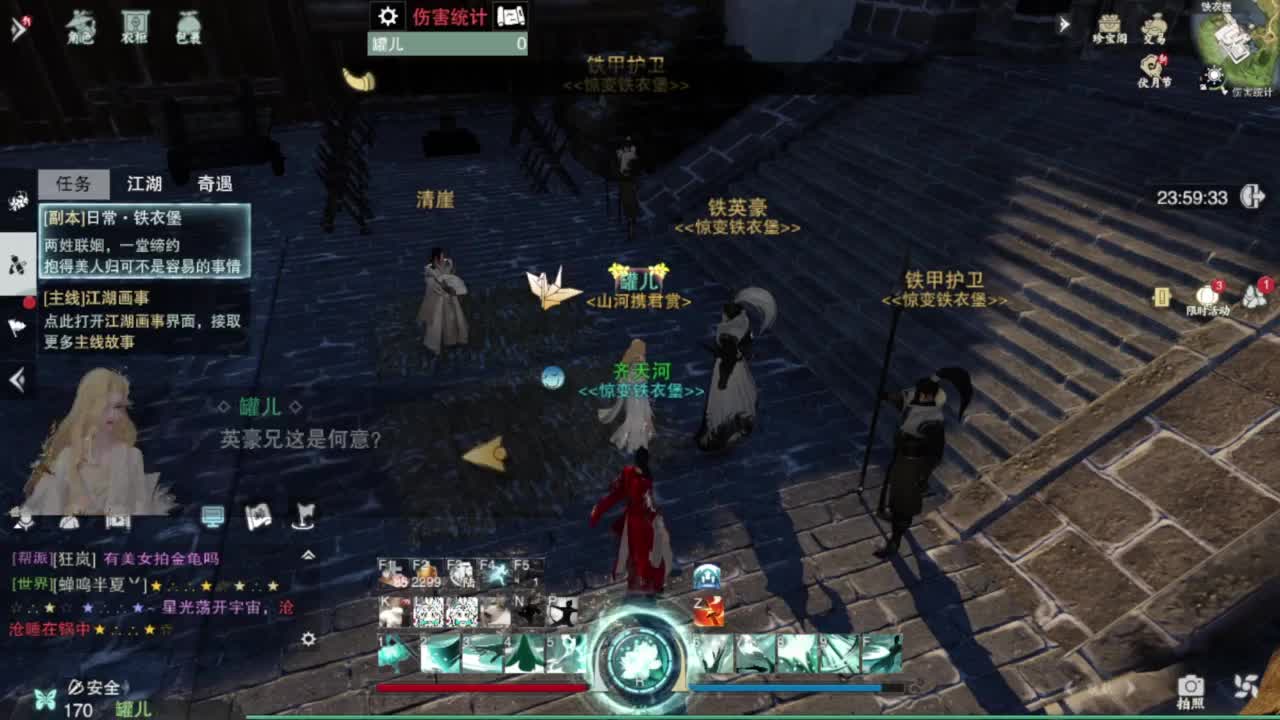The height and width of the screenshot is (720, 1280).
Task: Toggle the 伤害统计 icon below the minimap
Action: 1213,73
